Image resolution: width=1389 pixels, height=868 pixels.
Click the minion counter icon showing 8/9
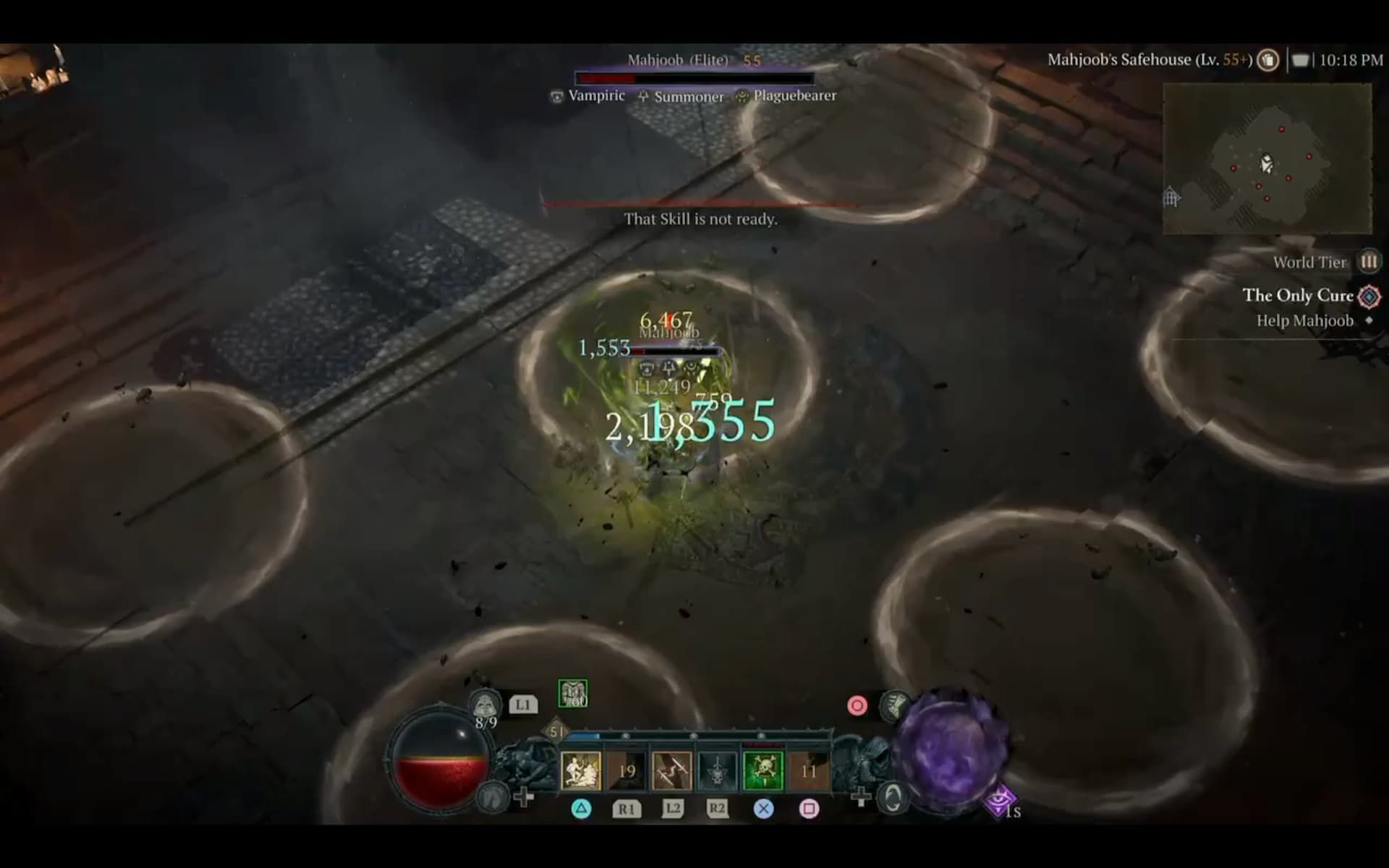click(x=485, y=703)
